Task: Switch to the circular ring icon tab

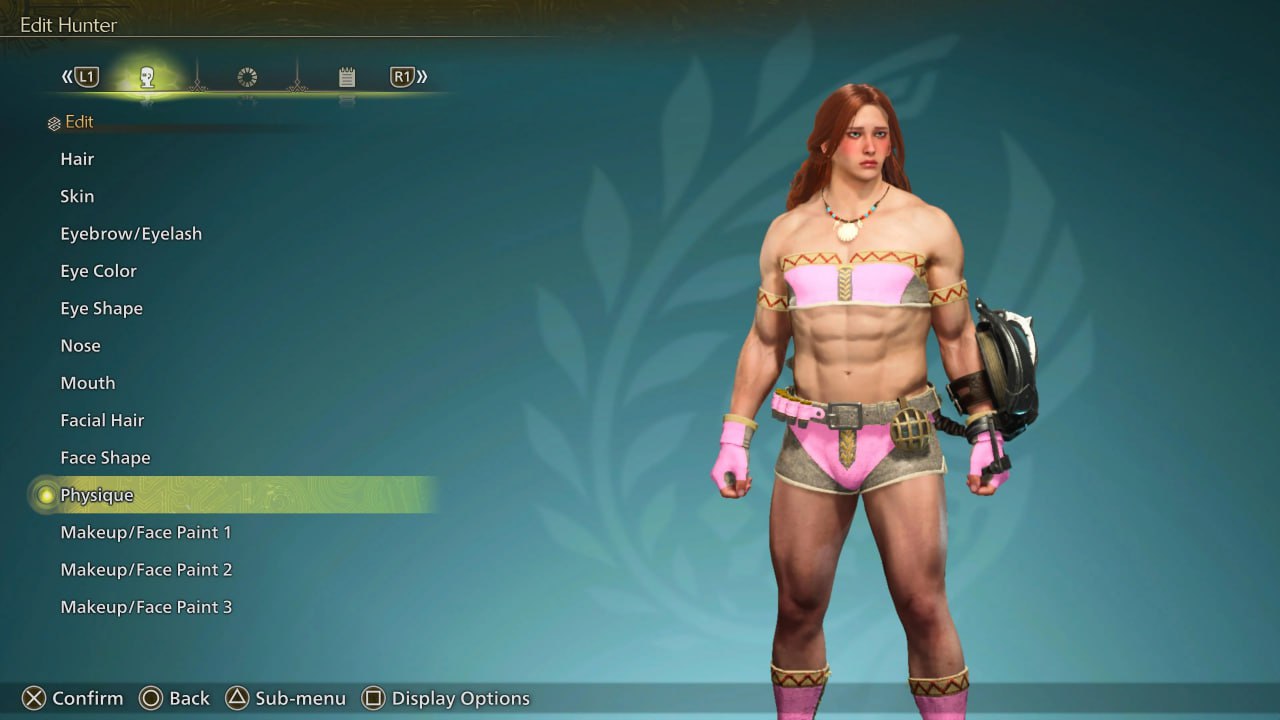Action: tap(247, 77)
